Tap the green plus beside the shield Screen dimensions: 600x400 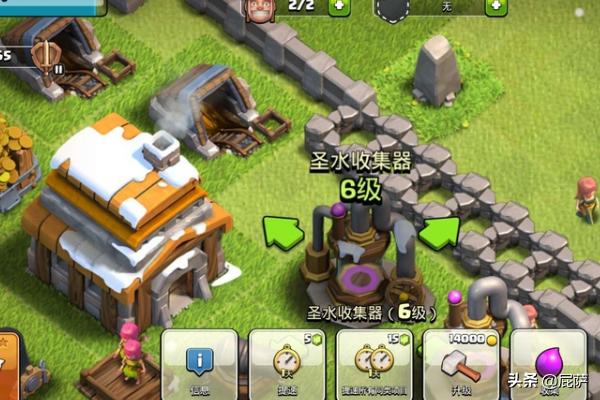493,6
